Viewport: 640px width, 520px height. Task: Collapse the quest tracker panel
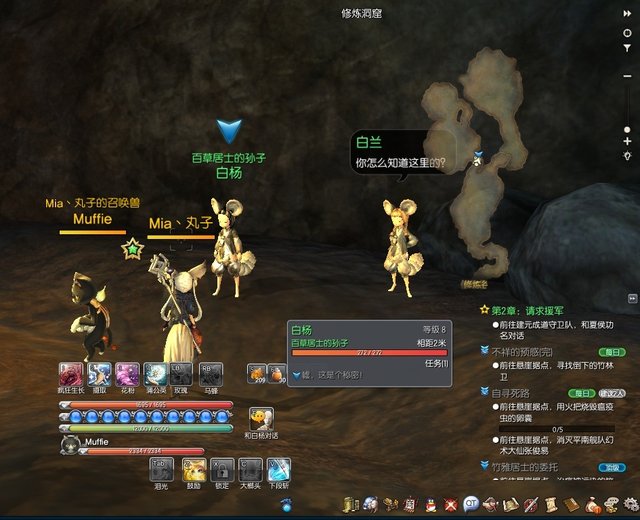click(x=632, y=298)
